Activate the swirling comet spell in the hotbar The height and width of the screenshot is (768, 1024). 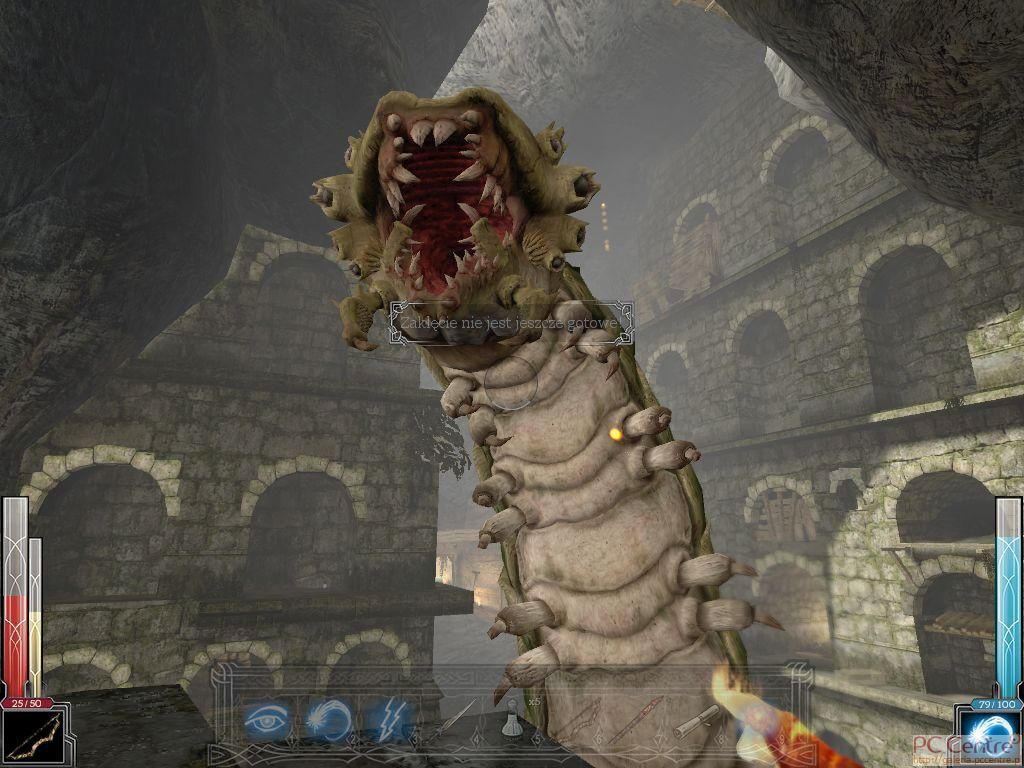(325, 718)
